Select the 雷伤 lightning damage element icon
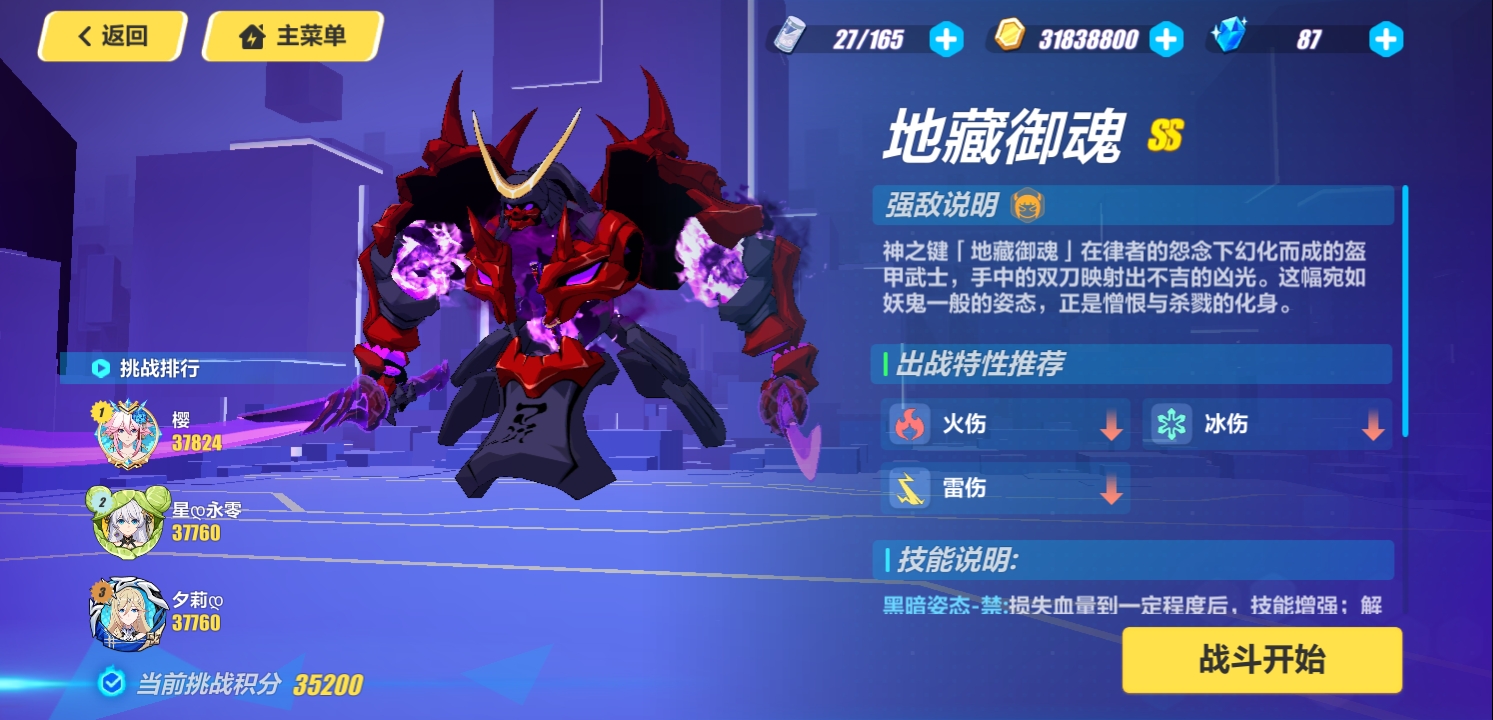This screenshot has width=1493, height=720. tap(908, 488)
